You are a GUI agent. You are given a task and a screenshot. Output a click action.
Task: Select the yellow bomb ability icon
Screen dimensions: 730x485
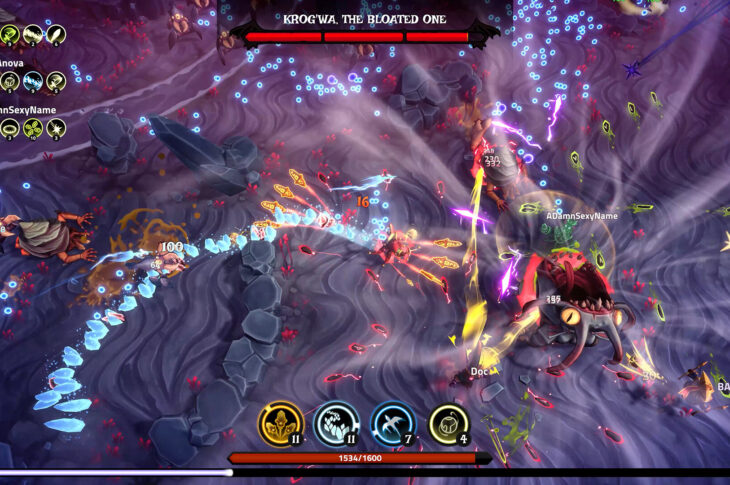tap(449, 423)
